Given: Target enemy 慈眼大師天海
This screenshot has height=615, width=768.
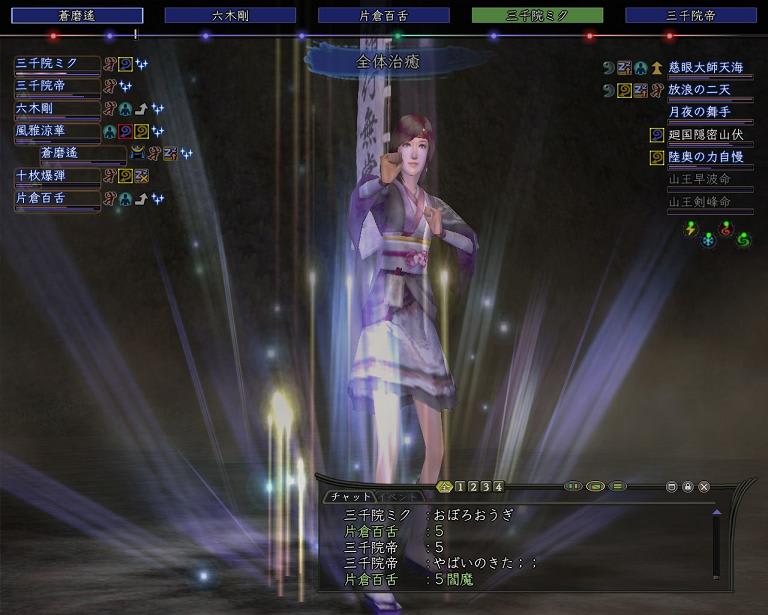Looking at the screenshot, I should click(706, 67).
